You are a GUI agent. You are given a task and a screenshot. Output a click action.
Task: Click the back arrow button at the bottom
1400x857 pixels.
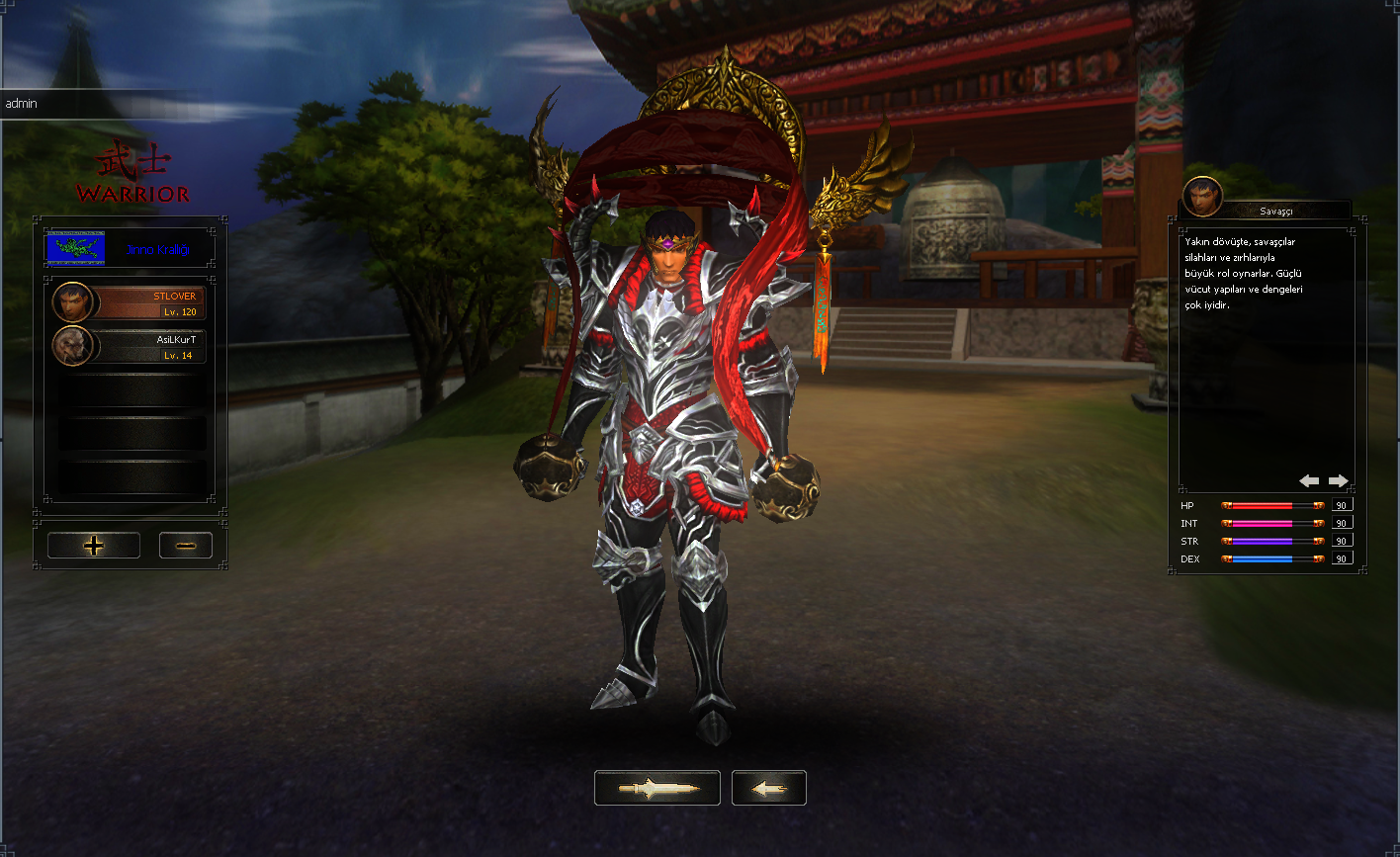pyautogui.click(x=768, y=788)
